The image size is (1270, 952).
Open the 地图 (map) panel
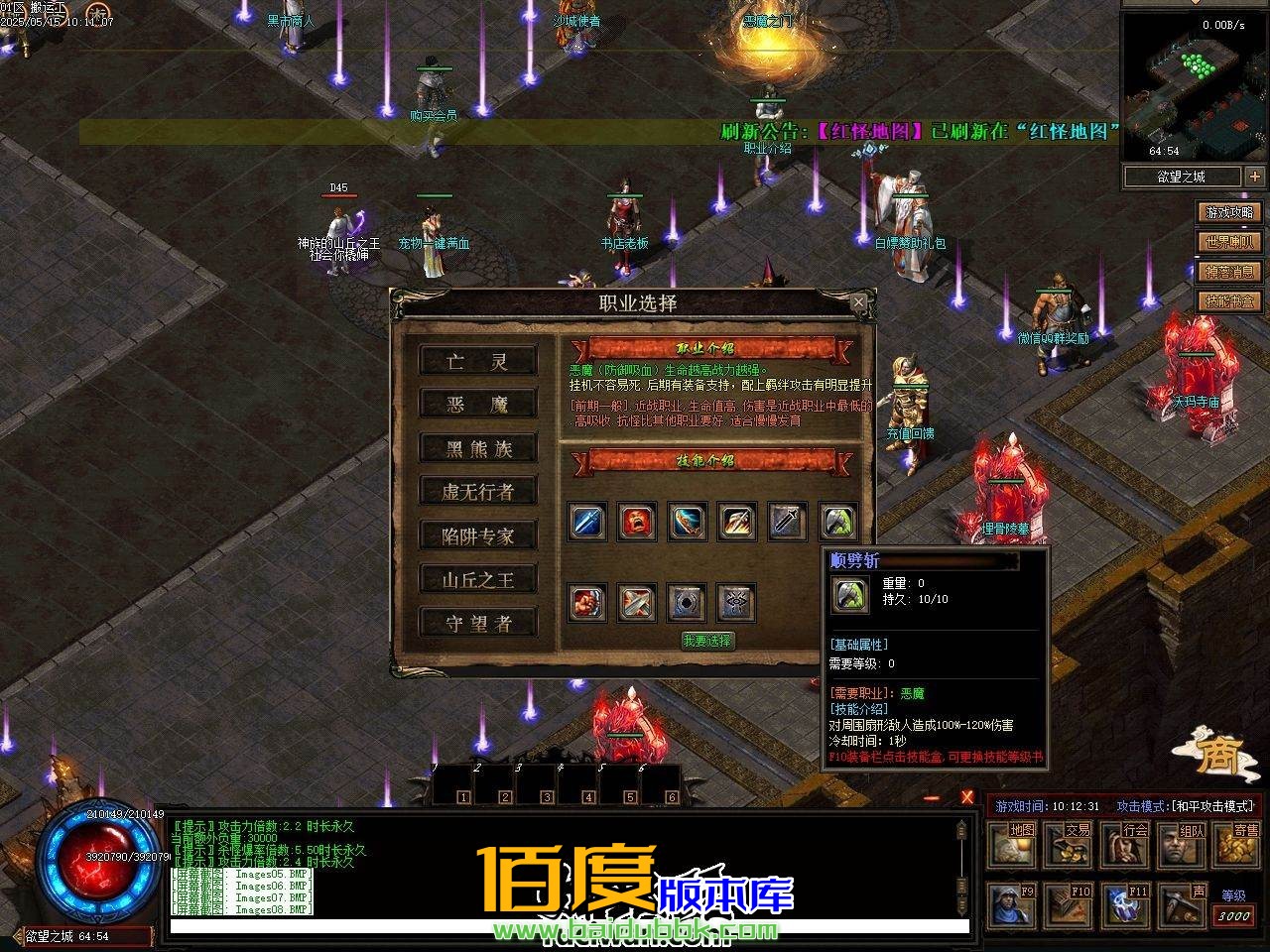(1011, 844)
